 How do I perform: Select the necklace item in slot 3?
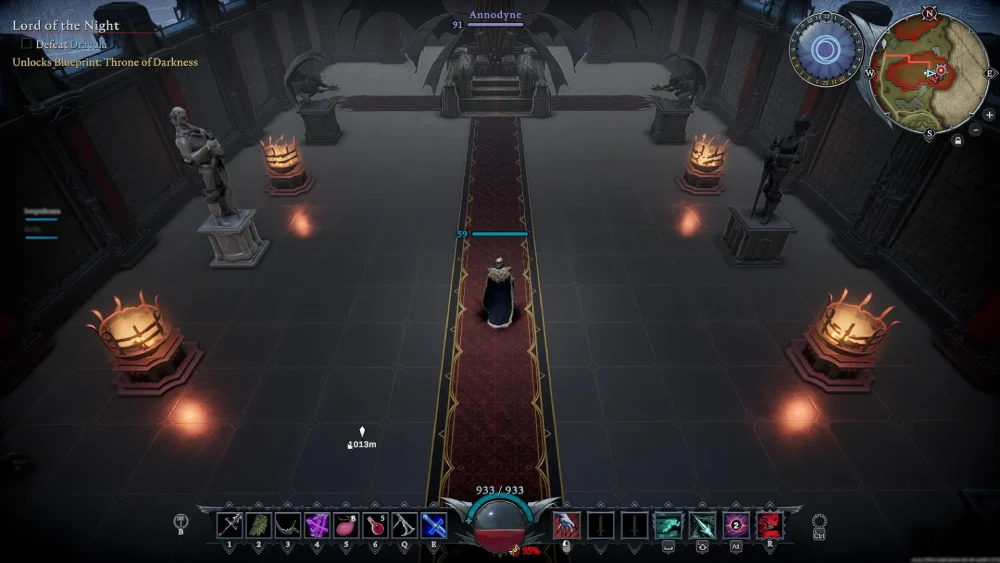tap(289, 524)
